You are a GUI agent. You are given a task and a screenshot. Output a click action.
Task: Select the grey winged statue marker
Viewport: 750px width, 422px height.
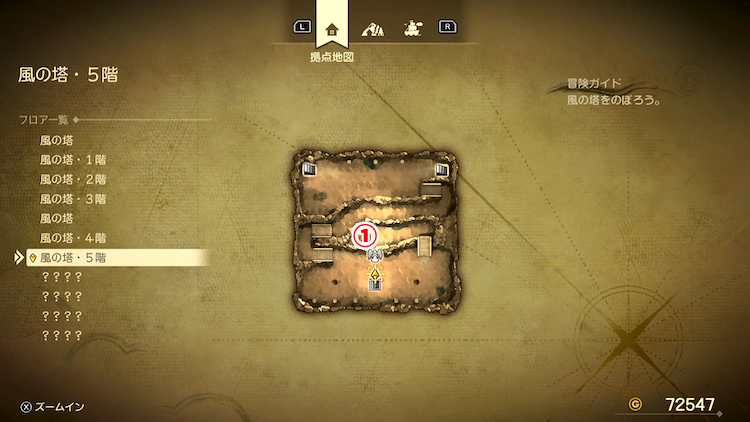(x=374, y=255)
